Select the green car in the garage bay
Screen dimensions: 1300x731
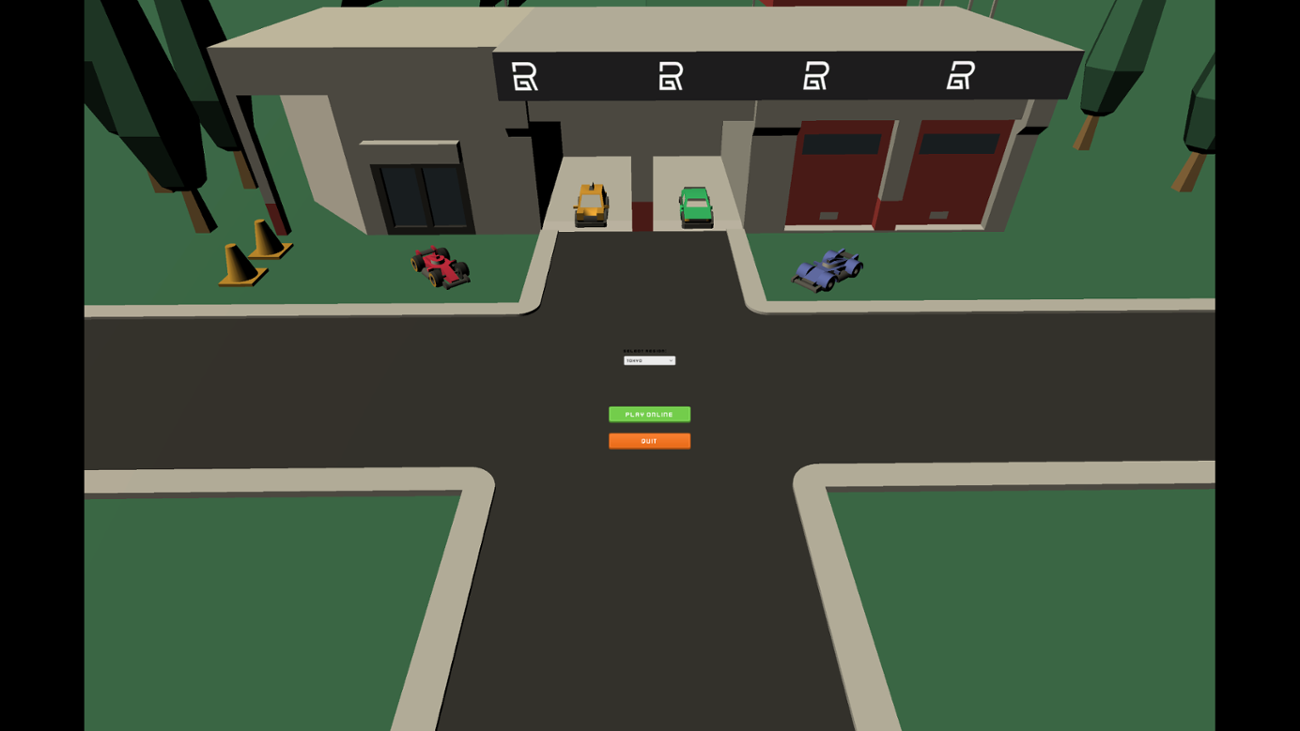point(696,205)
